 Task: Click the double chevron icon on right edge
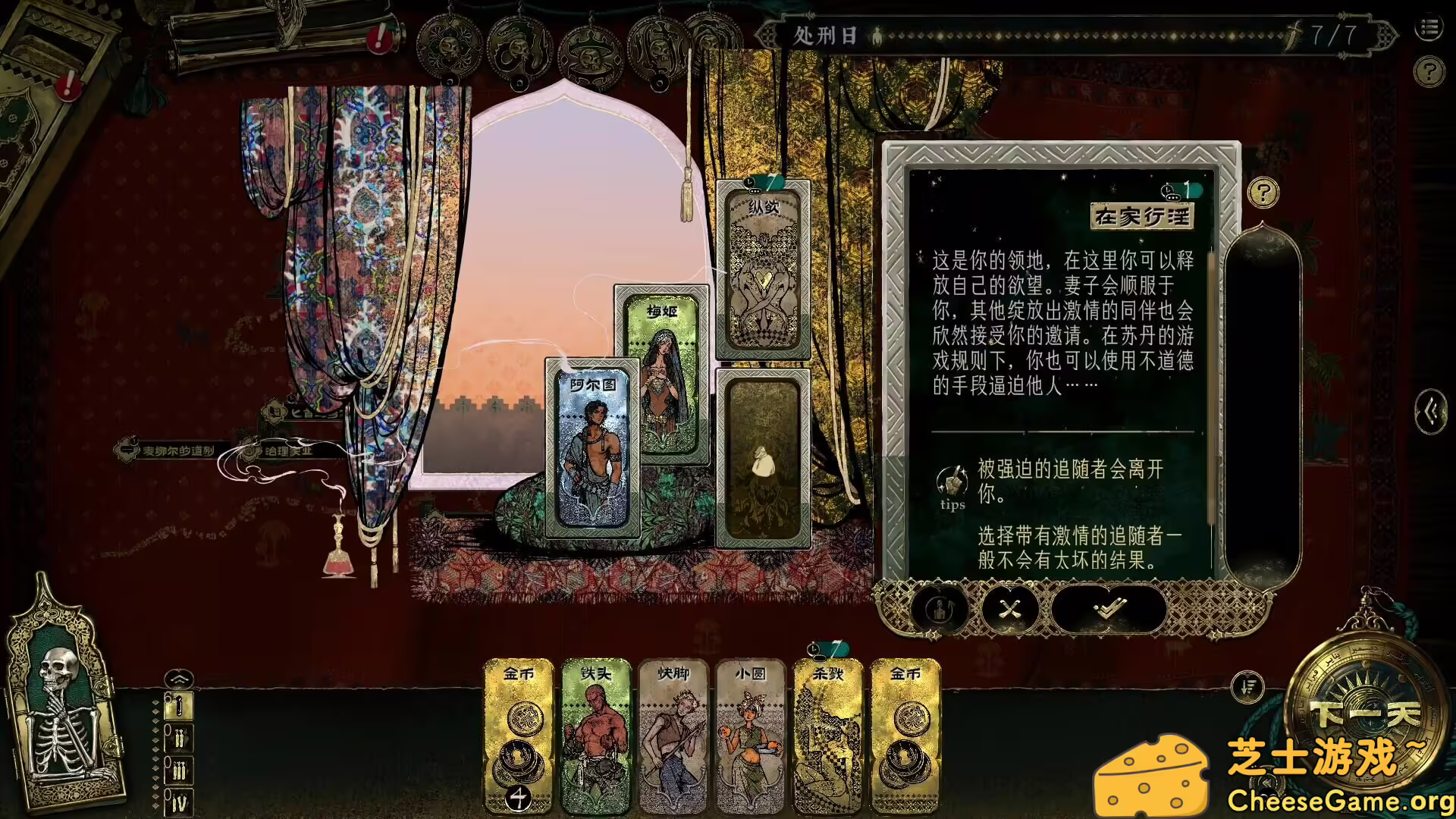(x=1429, y=409)
